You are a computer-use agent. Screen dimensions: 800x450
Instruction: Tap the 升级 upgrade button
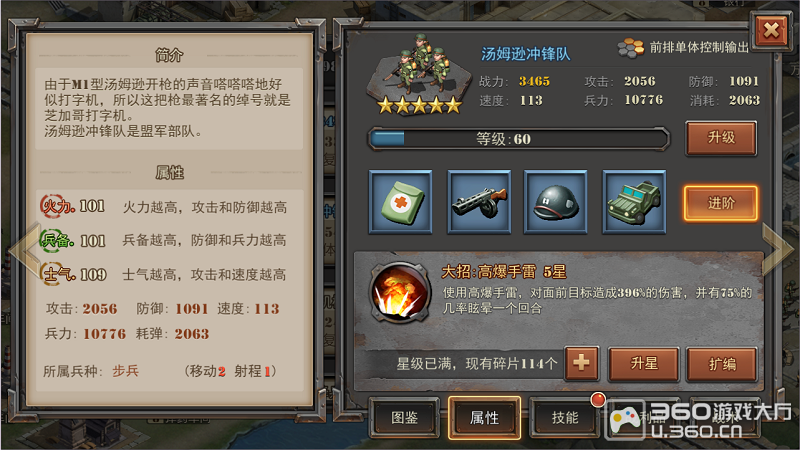[720, 138]
